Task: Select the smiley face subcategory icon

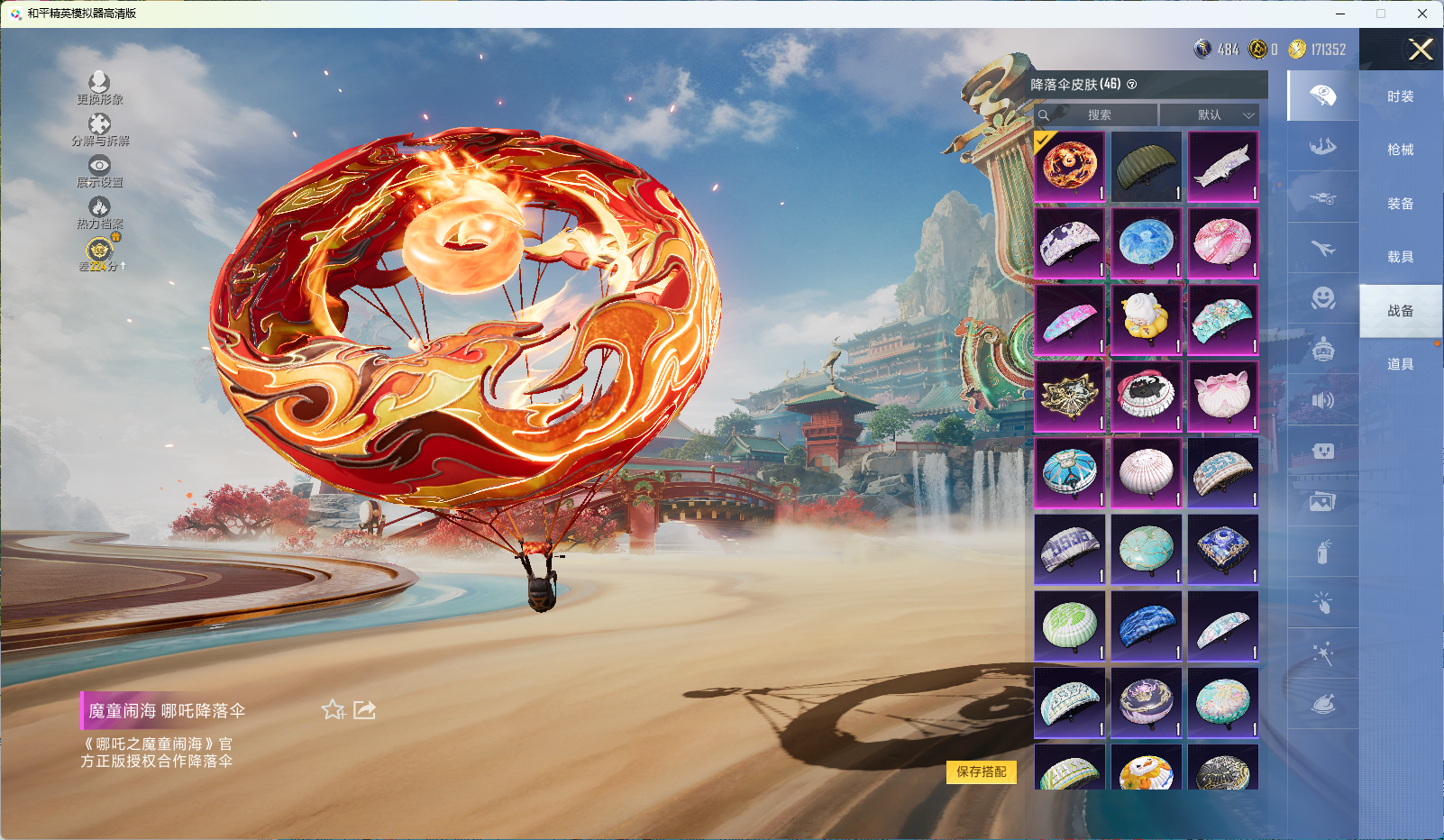Action: [1322, 298]
